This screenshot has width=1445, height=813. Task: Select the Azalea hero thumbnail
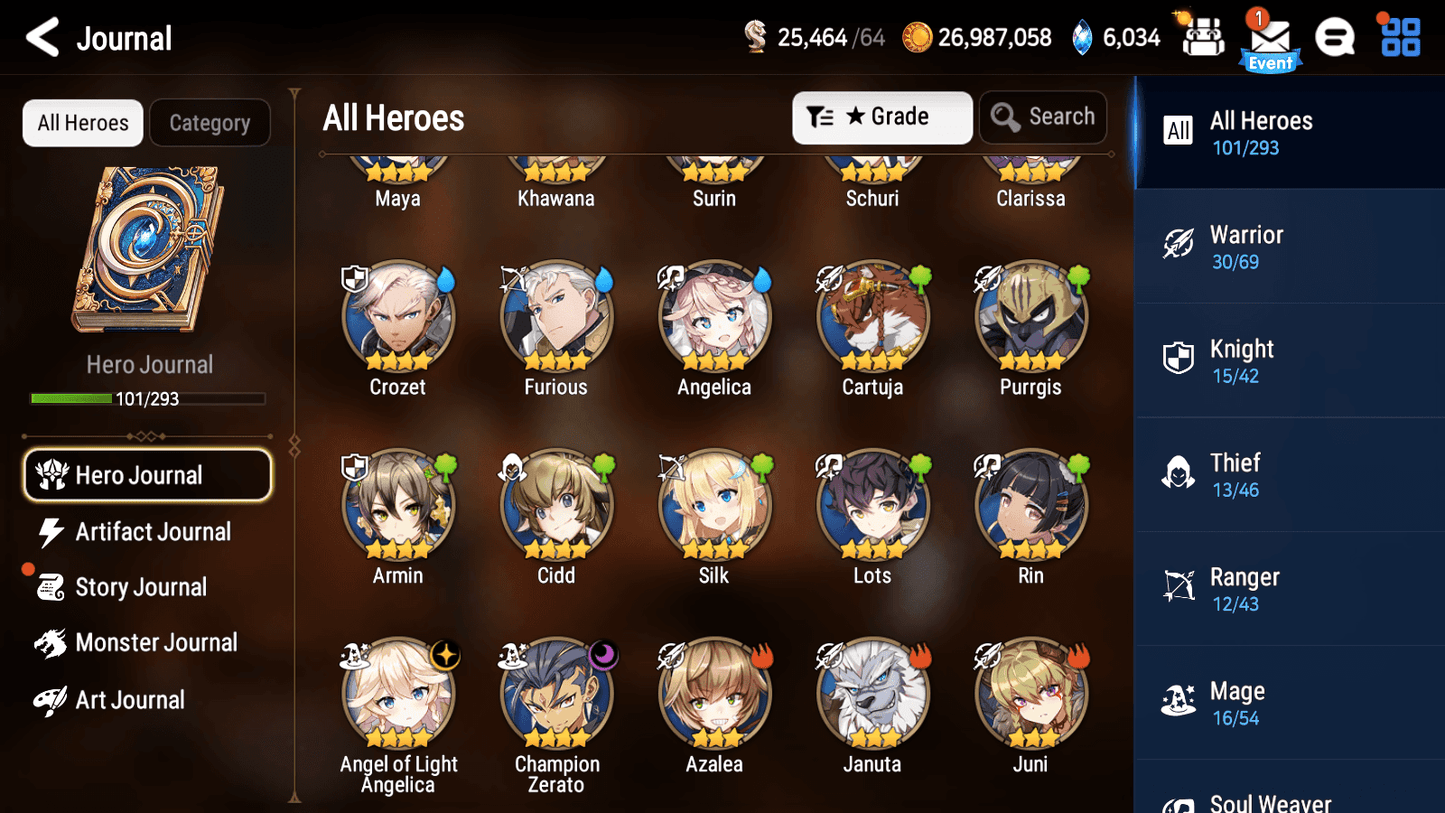(714, 692)
